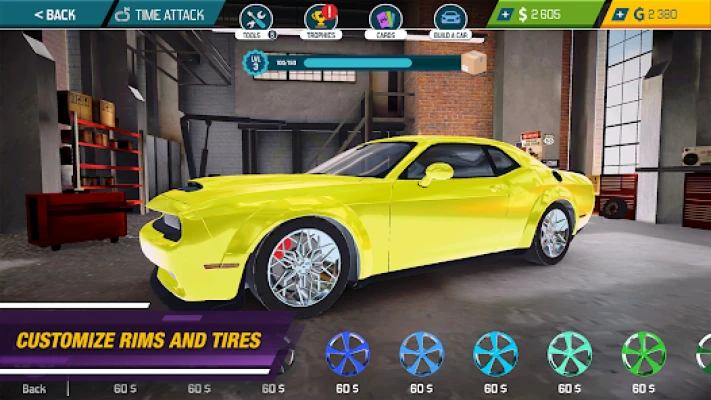Image resolution: width=711 pixels, height=400 pixels.
Task: Pick the light blue rim
Action: 422,353
